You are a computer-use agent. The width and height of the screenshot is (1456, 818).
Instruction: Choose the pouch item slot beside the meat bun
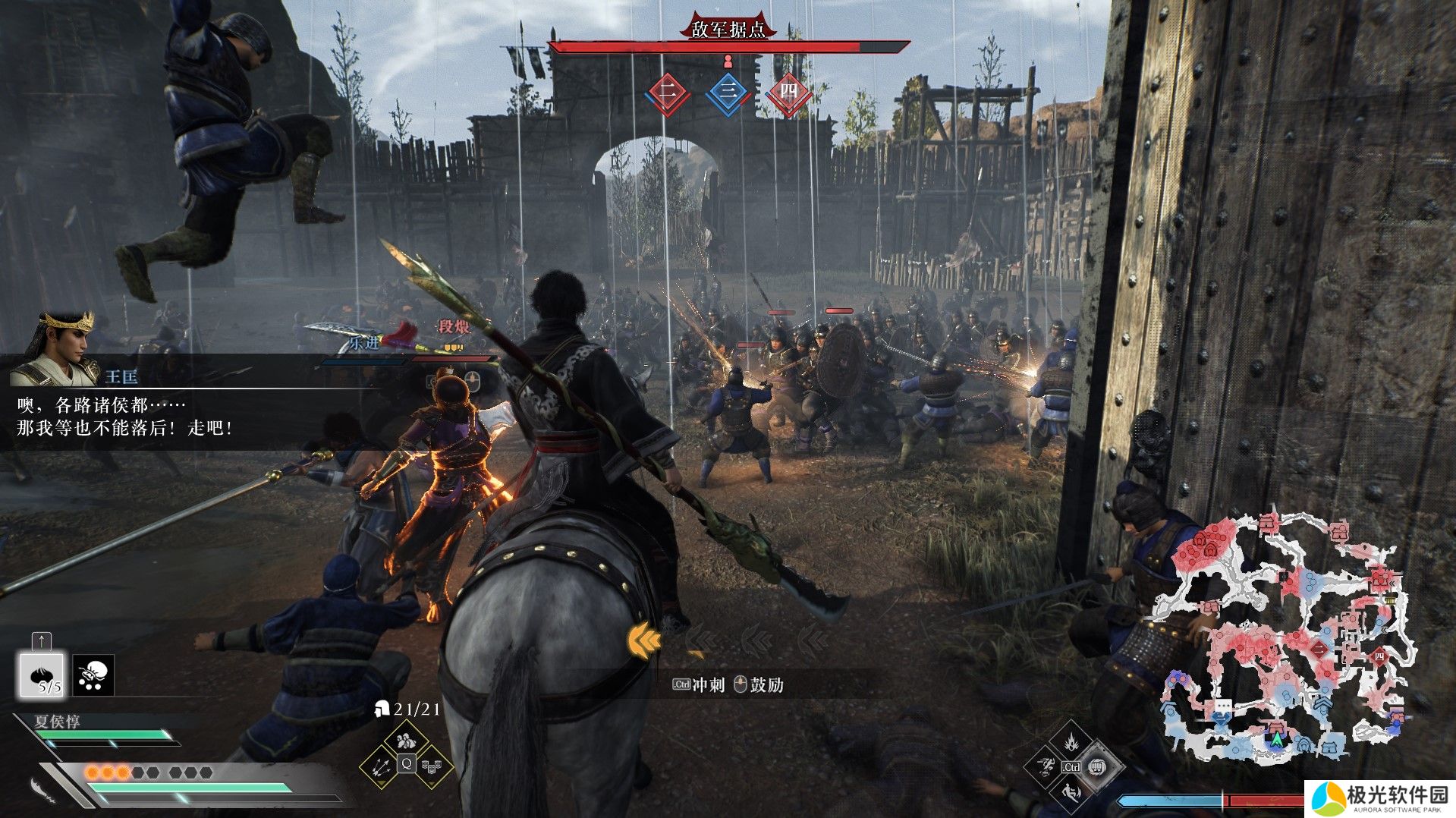pos(93,675)
